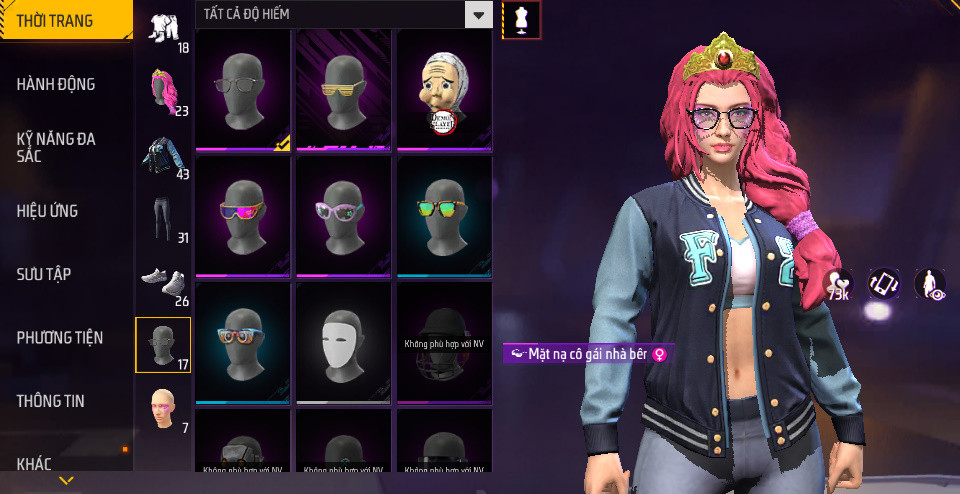Switch to the Hành Động tab
960x494 pixels.
[56, 84]
